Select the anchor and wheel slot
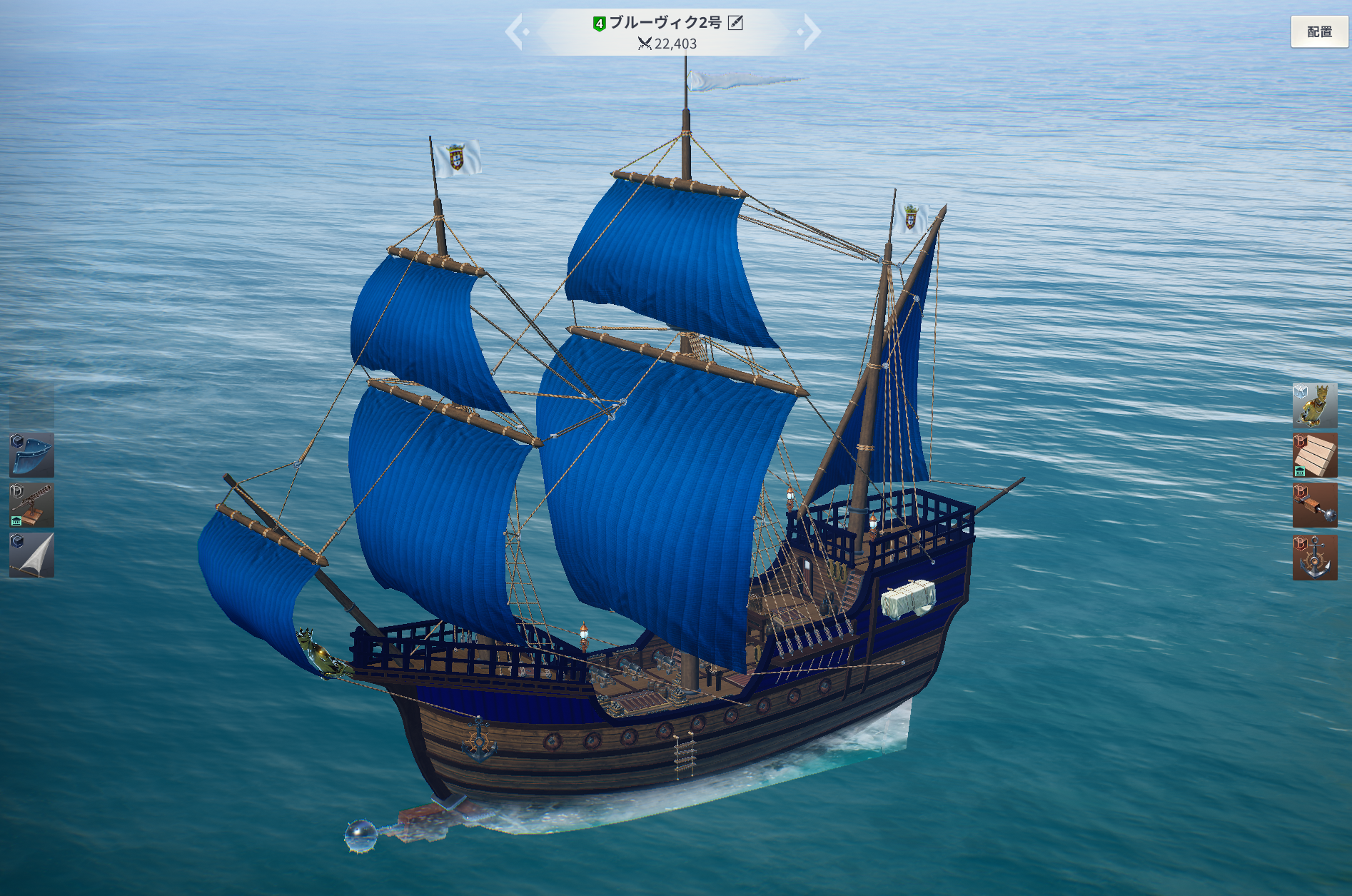Viewport: 1352px width, 896px height. pyautogui.click(x=1314, y=557)
